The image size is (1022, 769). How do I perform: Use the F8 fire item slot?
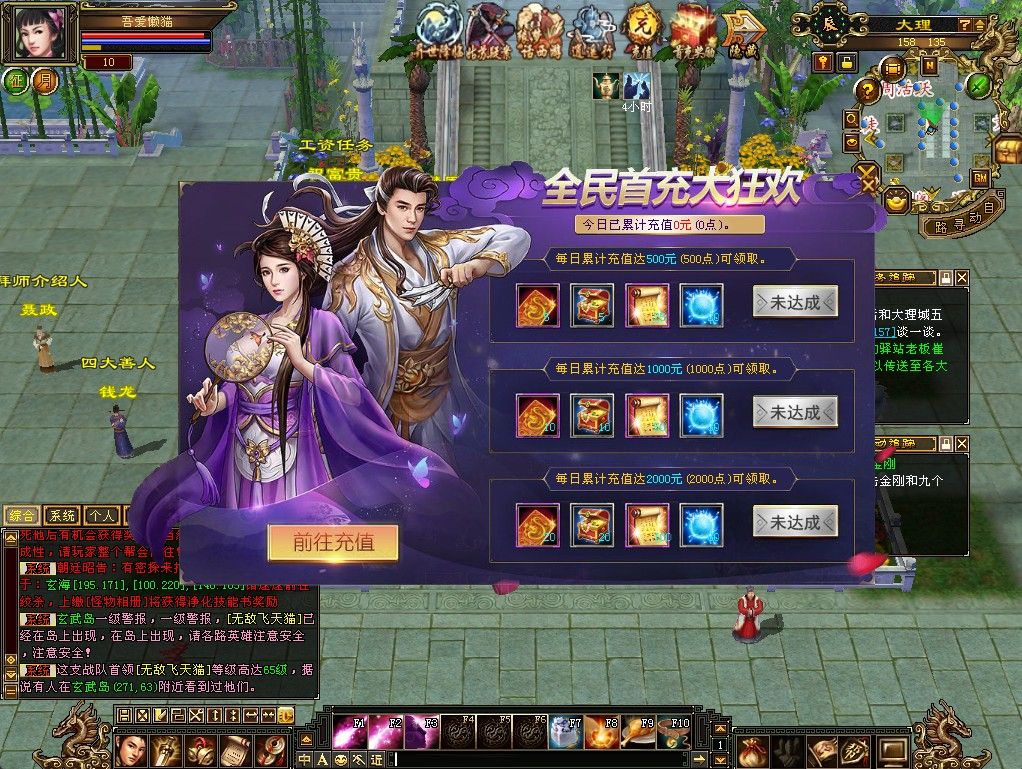pos(600,733)
